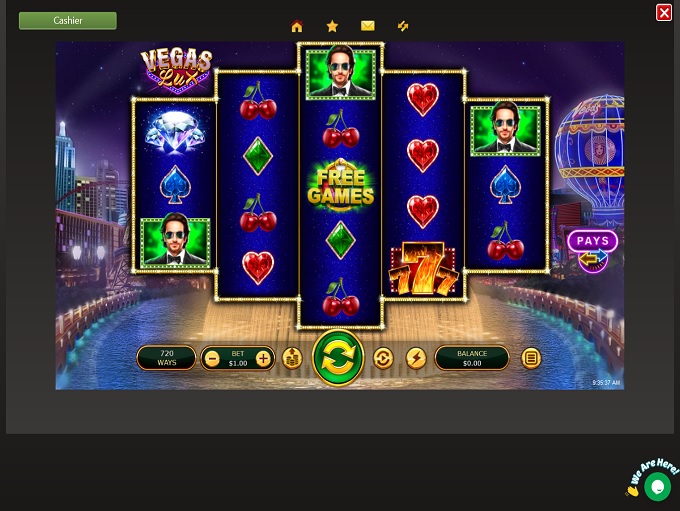
Task: Close the game window with red X
Action: click(664, 12)
